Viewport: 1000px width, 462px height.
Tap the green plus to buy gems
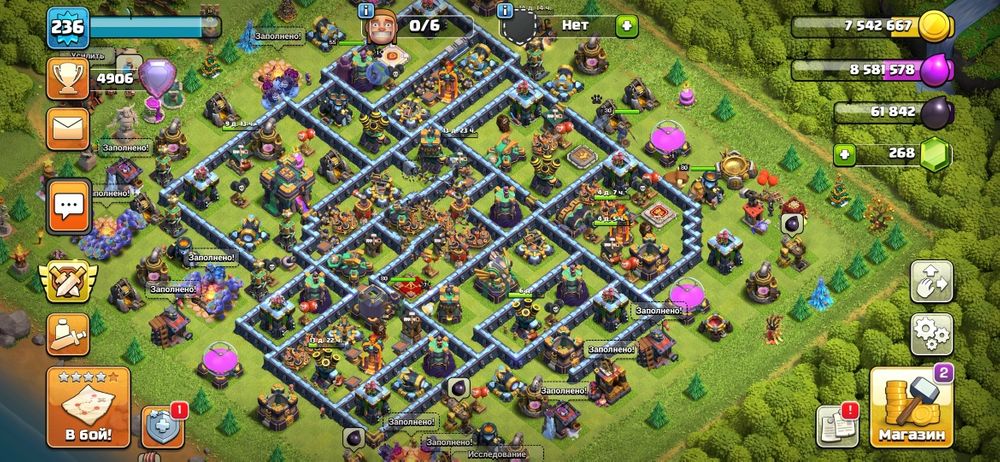point(846,155)
